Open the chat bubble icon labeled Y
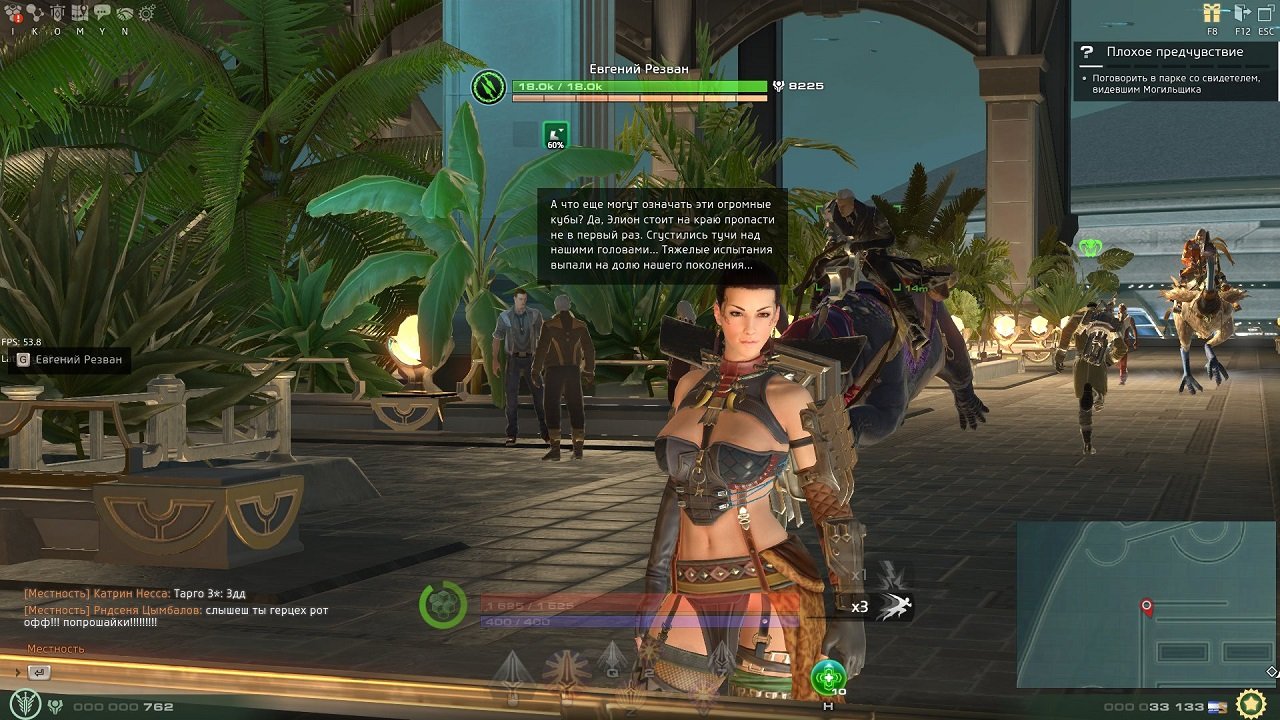Viewport: 1280px width, 720px height. [103, 10]
